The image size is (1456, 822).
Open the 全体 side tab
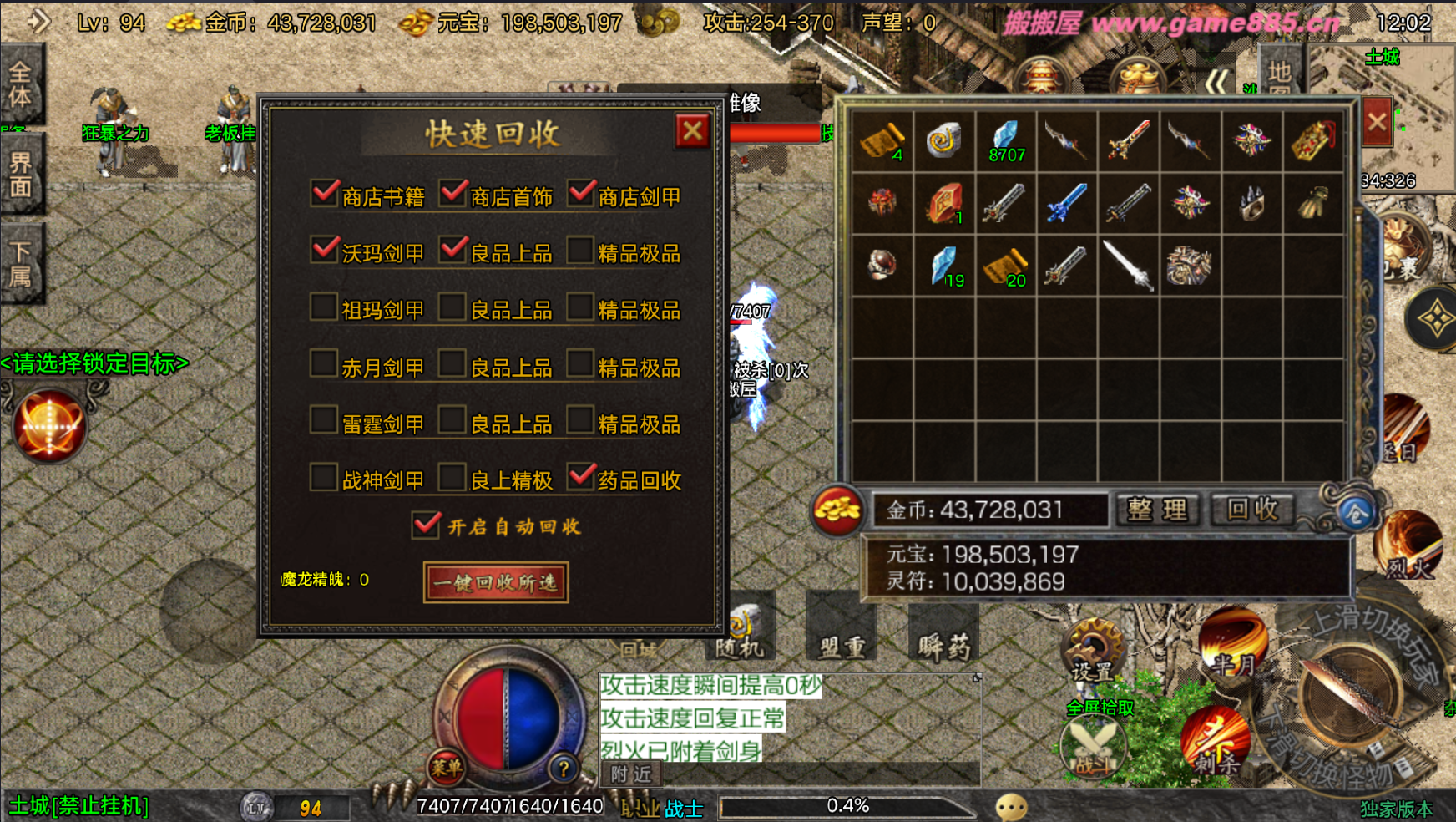coord(21,84)
